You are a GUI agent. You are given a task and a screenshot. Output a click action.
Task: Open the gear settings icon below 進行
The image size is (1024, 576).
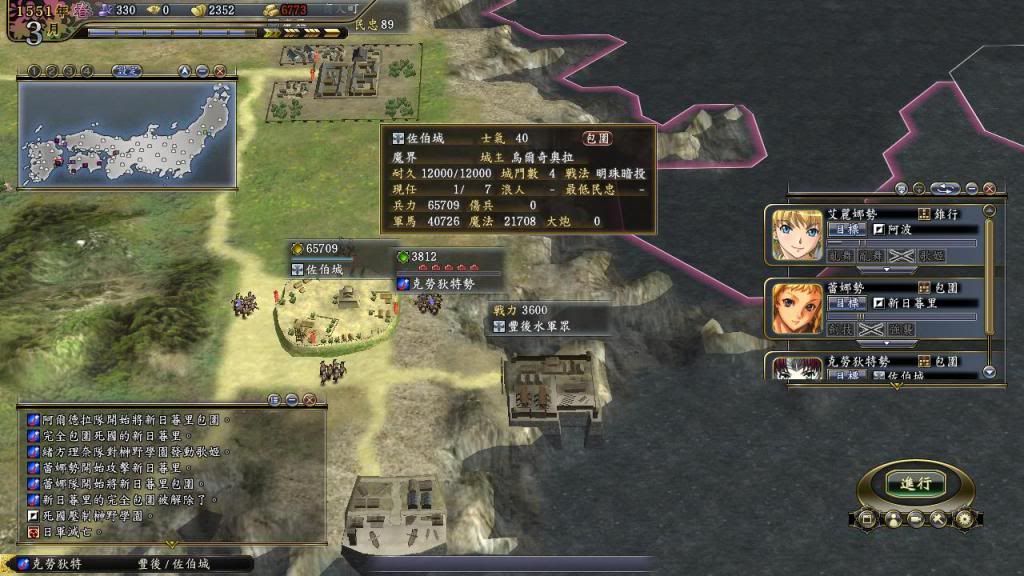click(964, 519)
